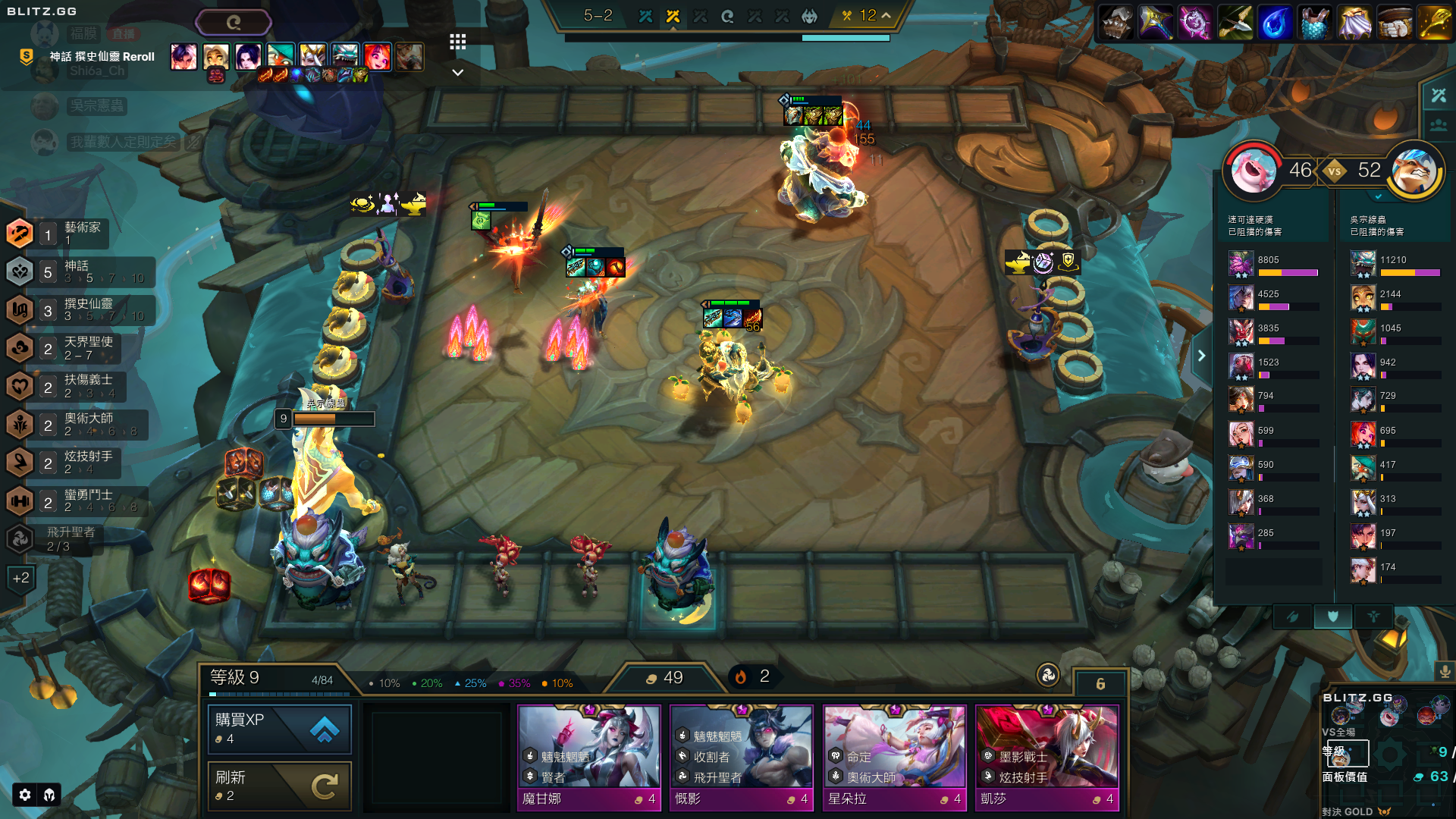Image resolution: width=1456 pixels, height=819 pixels.
Task: Click the Blitz reroll refresh button
Action: pos(234,23)
